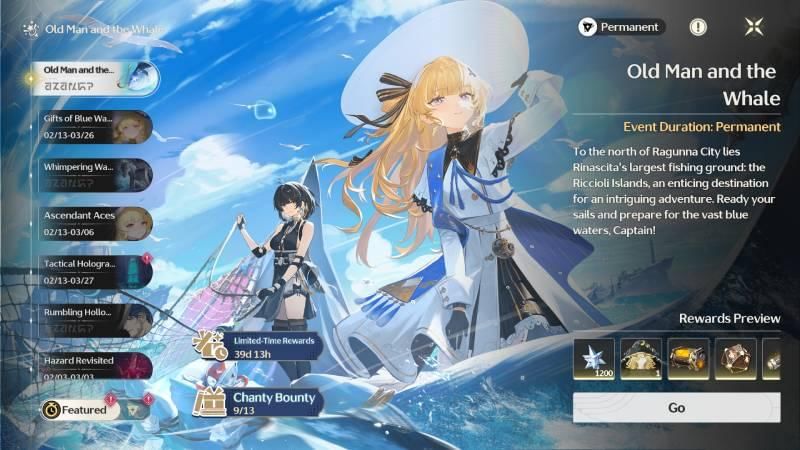Inspect the 1200 star currency reward

(x=594, y=359)
